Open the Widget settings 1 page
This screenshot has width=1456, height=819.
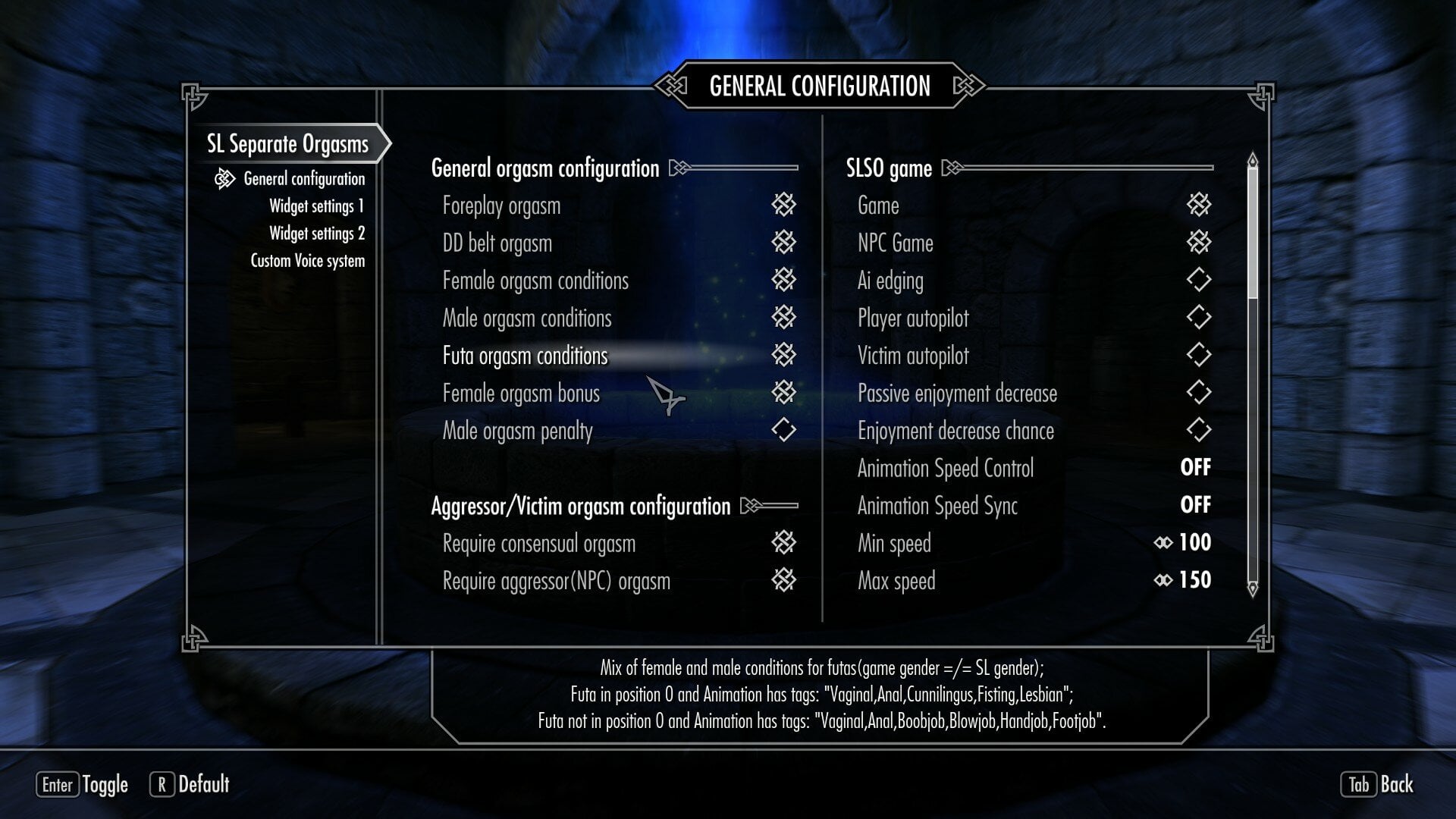(x=316, y=206)
